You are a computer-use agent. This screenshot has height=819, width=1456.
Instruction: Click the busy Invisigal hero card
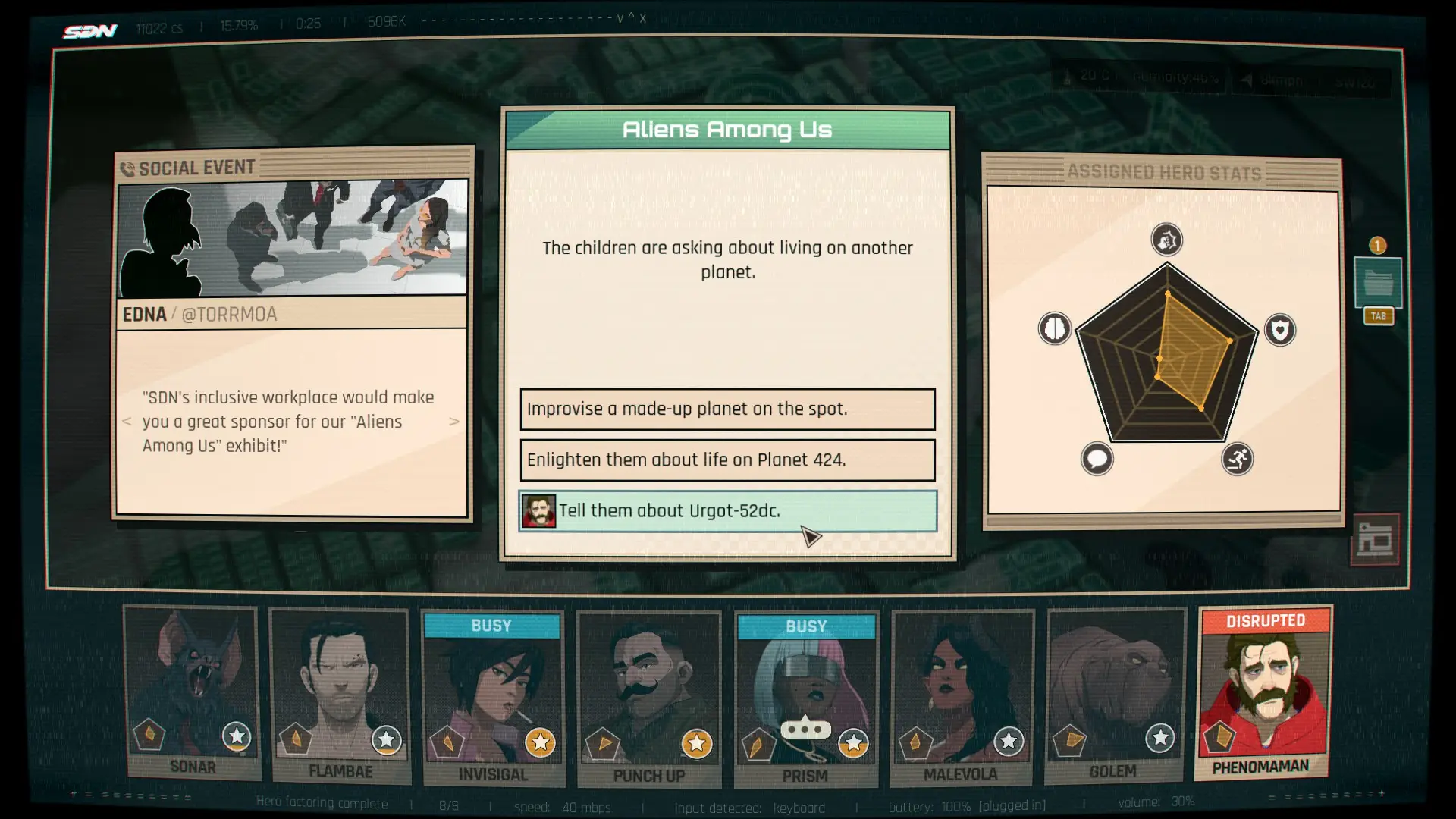(x=493, y=698)
